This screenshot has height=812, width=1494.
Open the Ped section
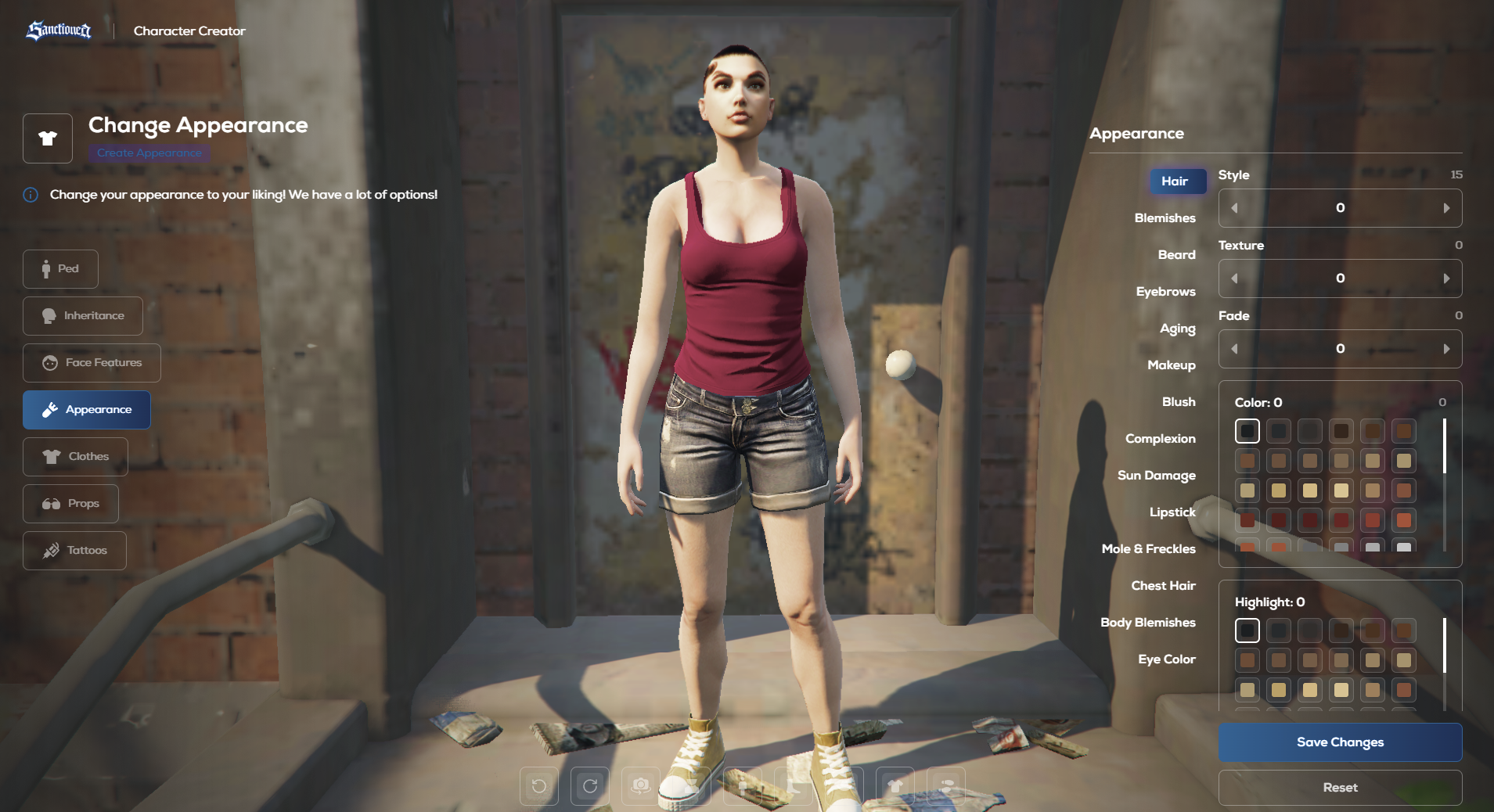point(60,269)
